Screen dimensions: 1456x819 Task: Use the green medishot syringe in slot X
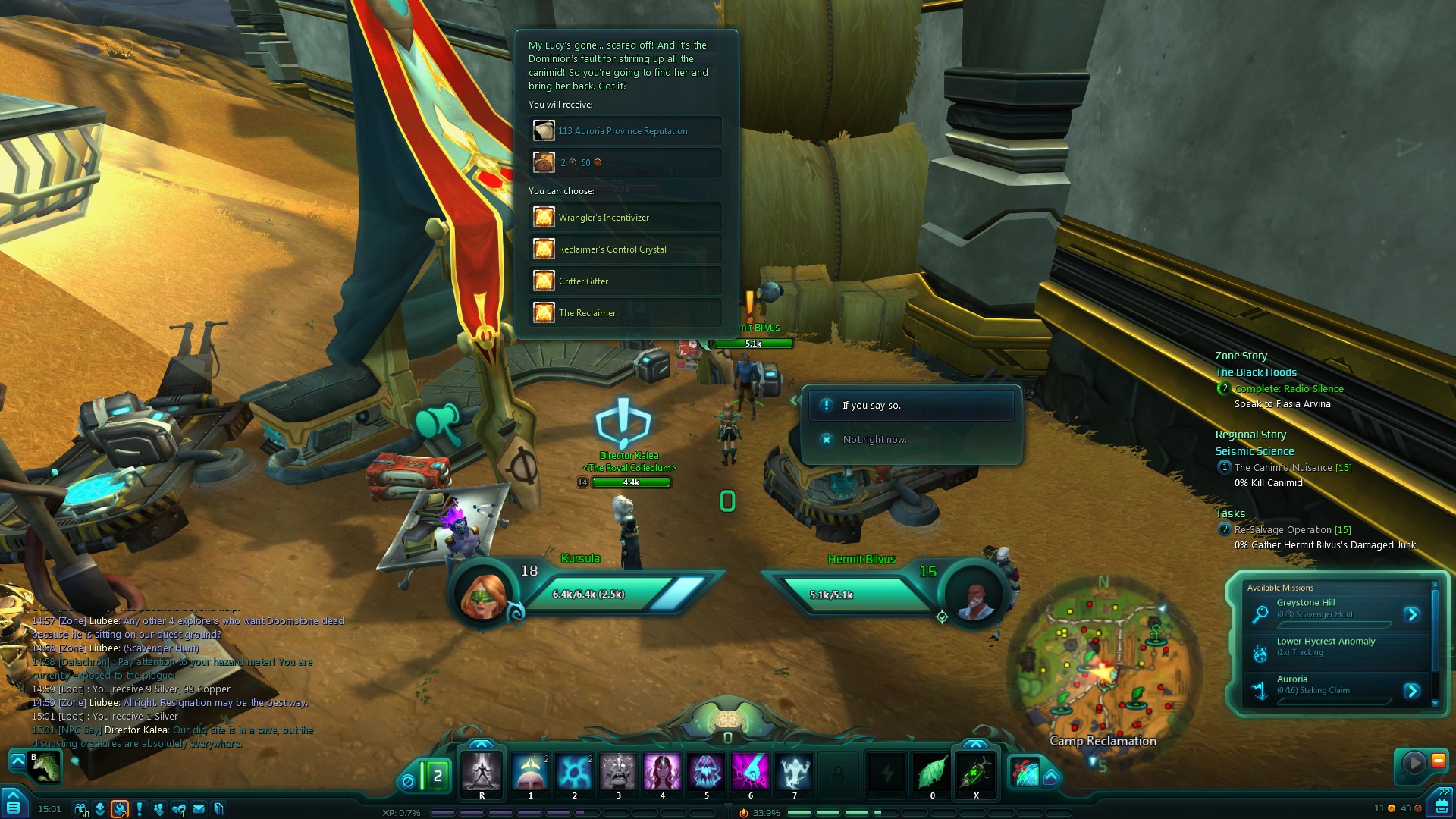click(x=976, y=773)
